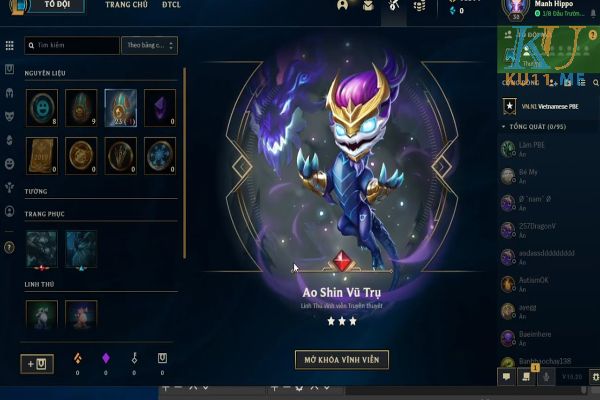Switch to the Trang Chủ tab
The height and width of the screenshot is (400, 600).
[126, 6]
